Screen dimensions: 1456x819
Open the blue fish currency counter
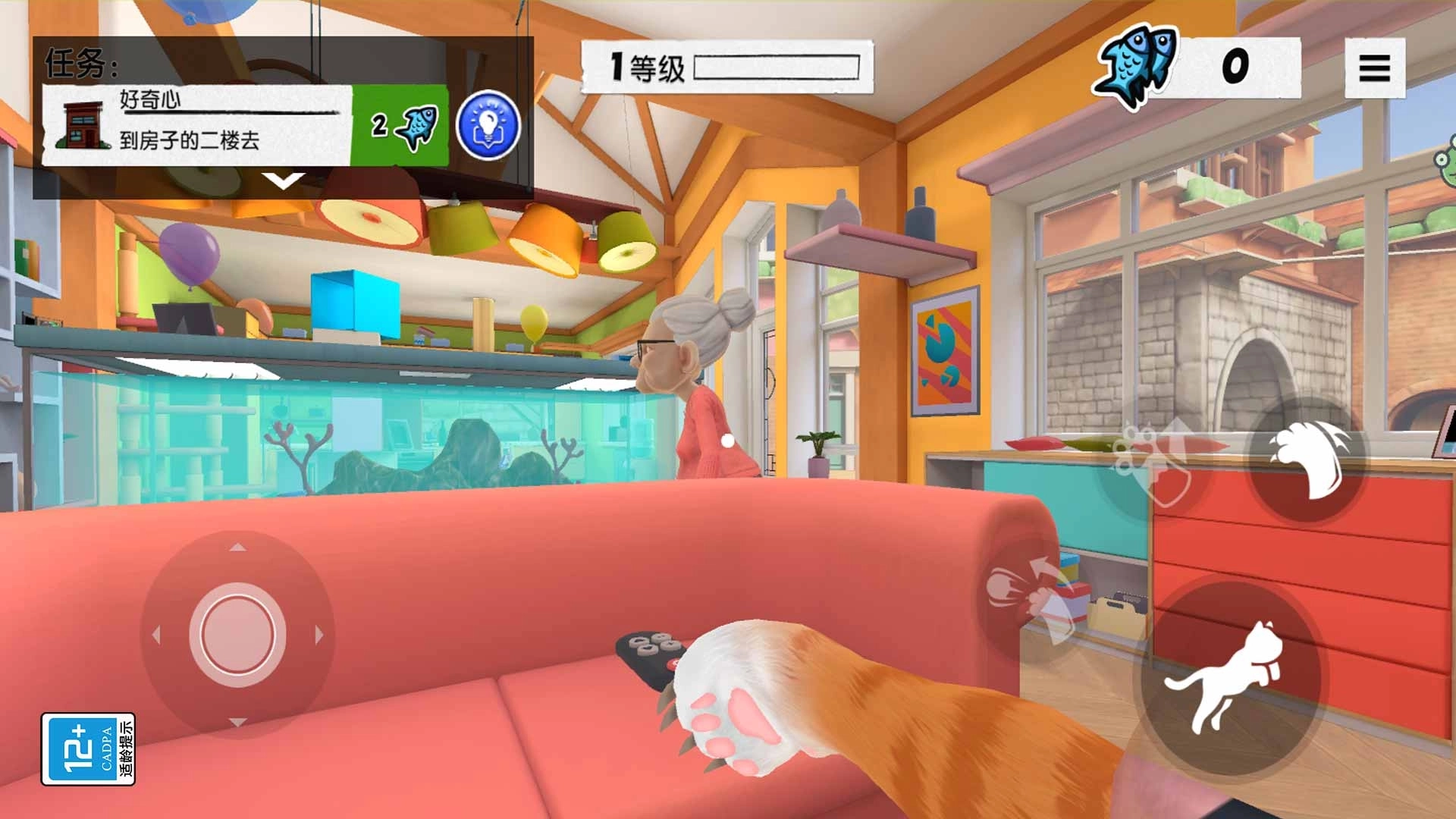tap(1198, 67)
